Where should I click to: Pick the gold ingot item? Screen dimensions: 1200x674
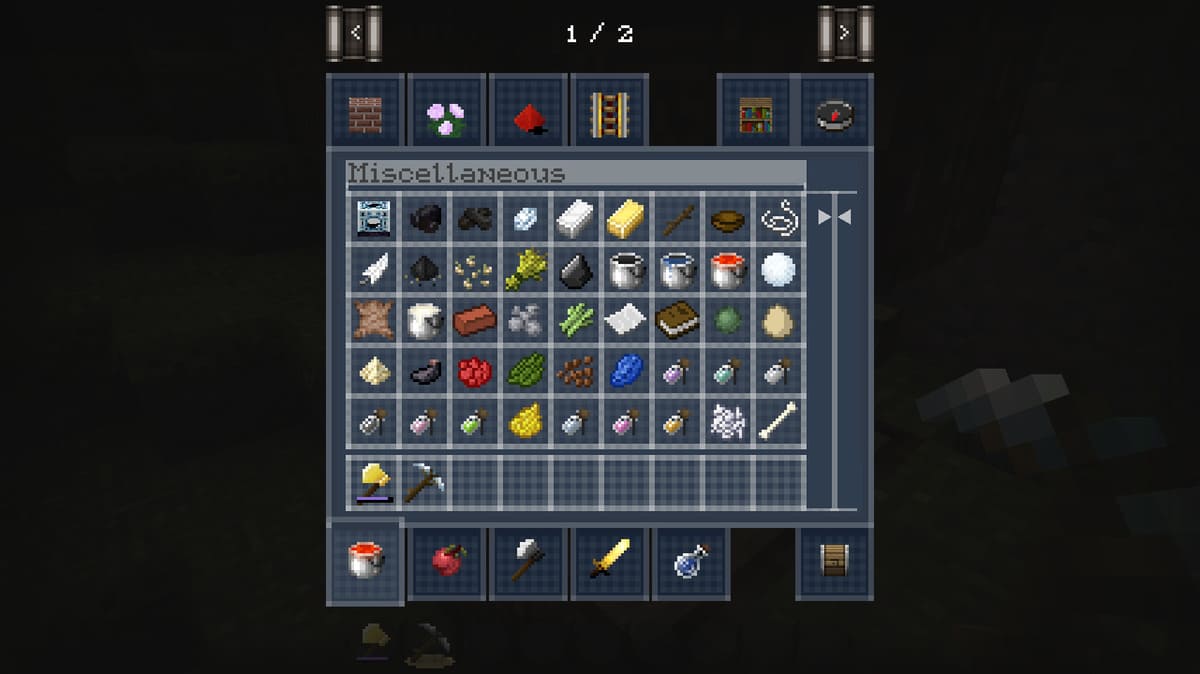[x=624, y=217]
